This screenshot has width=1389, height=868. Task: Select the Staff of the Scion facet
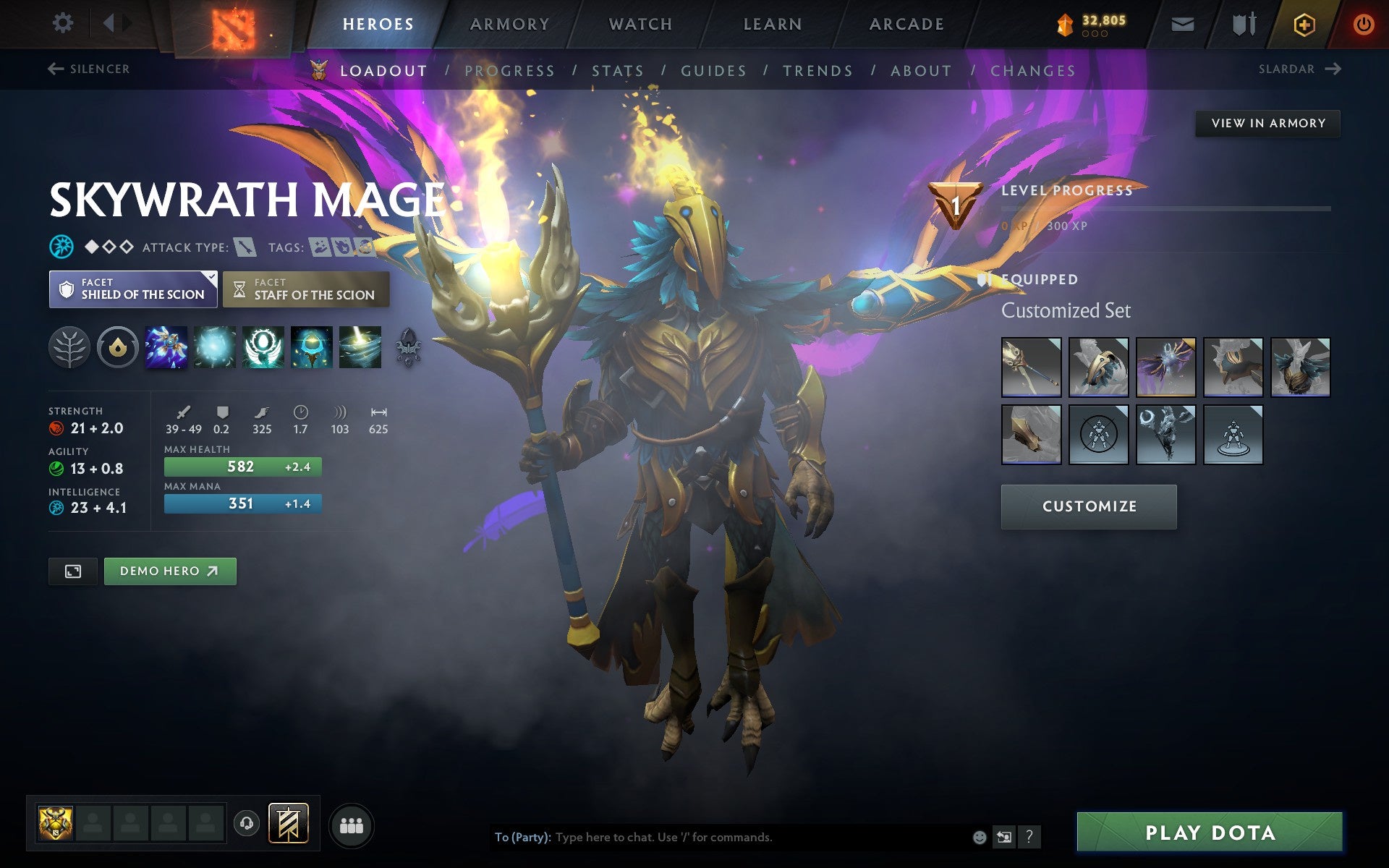pyautogui.click(x=305, y=289)
